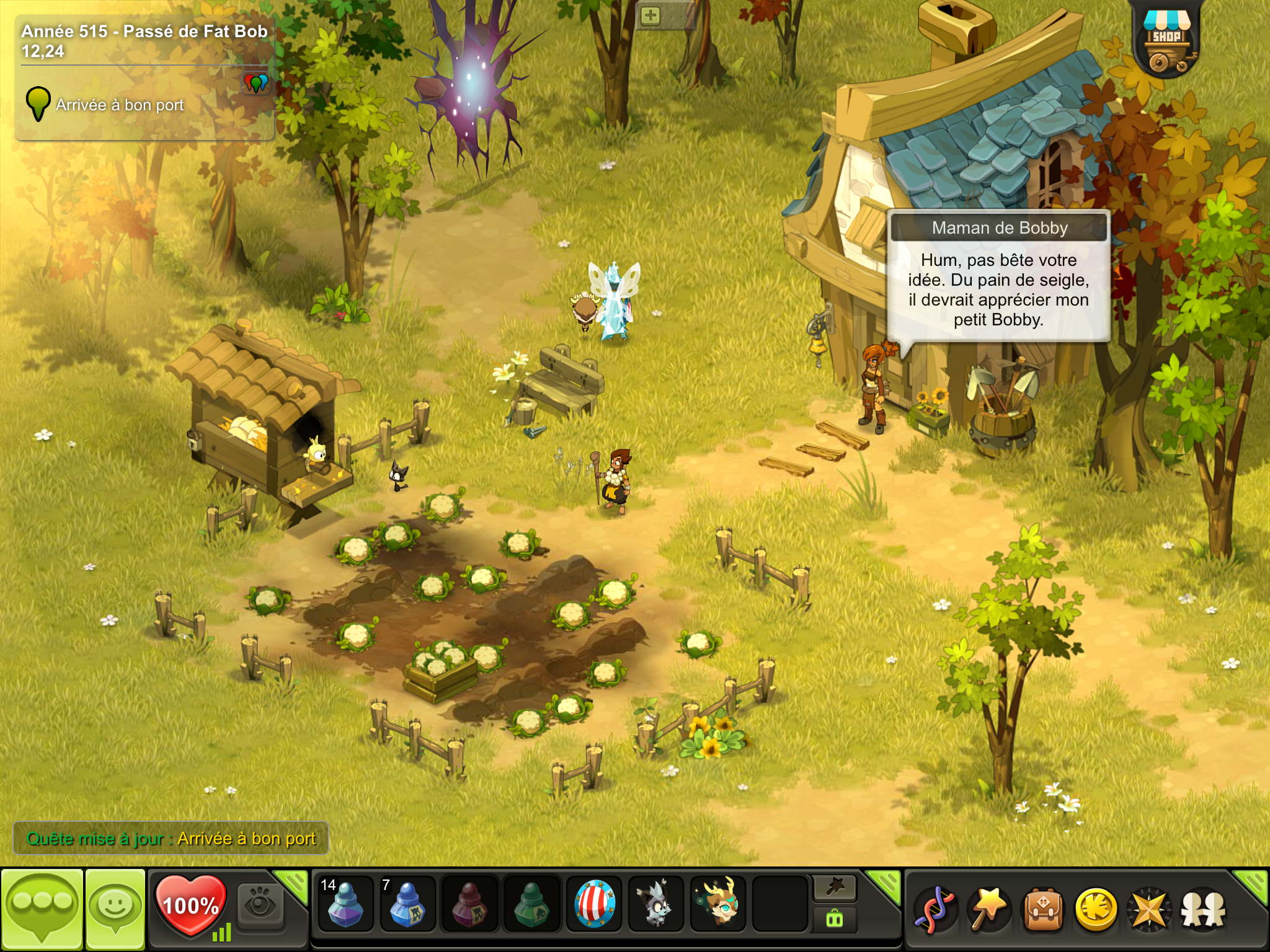Select the antlered deer pet slot
This screenshot has width=1270, height=952.
pos(717,906)
